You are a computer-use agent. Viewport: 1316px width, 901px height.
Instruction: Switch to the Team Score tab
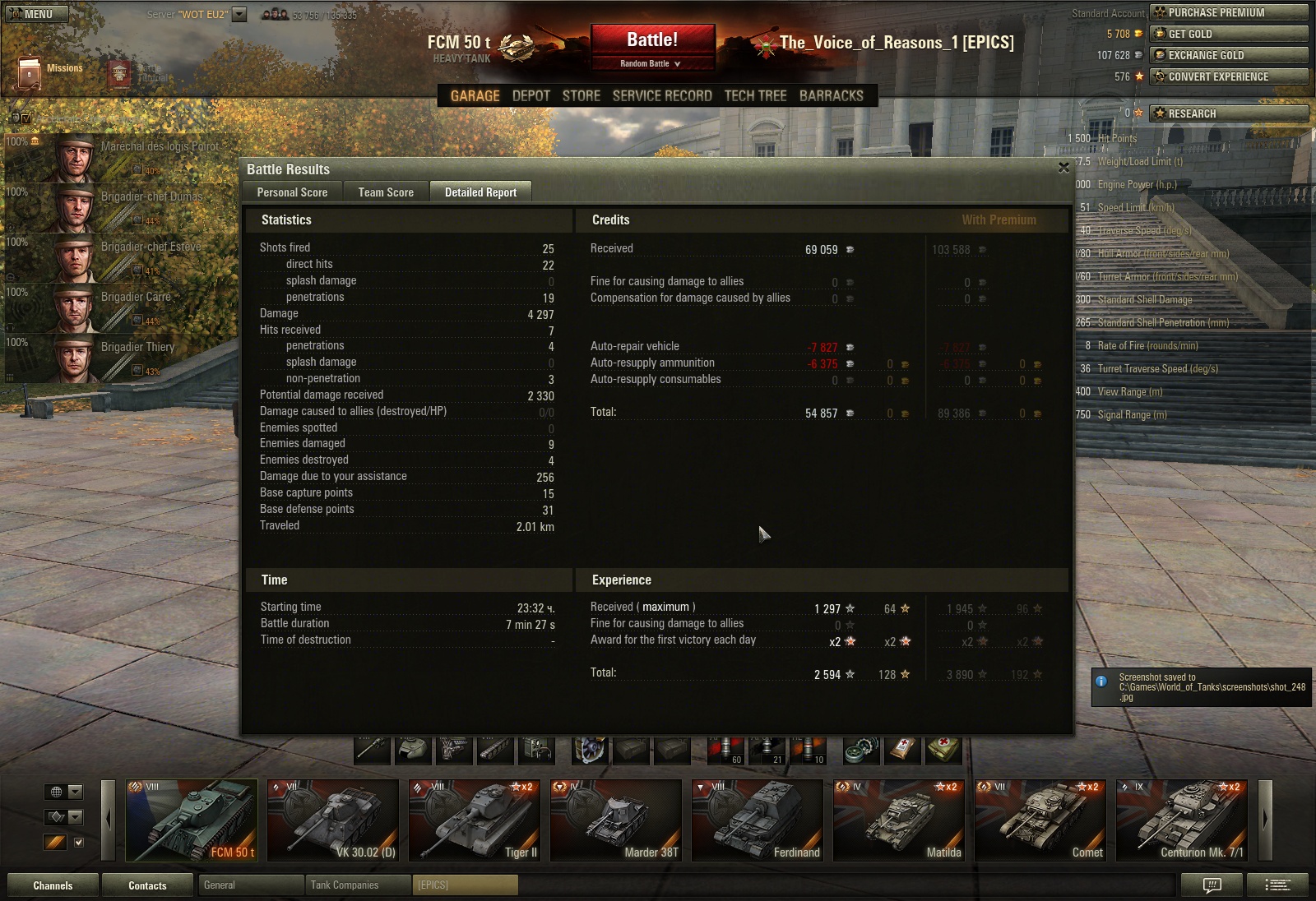pos(386,192)
